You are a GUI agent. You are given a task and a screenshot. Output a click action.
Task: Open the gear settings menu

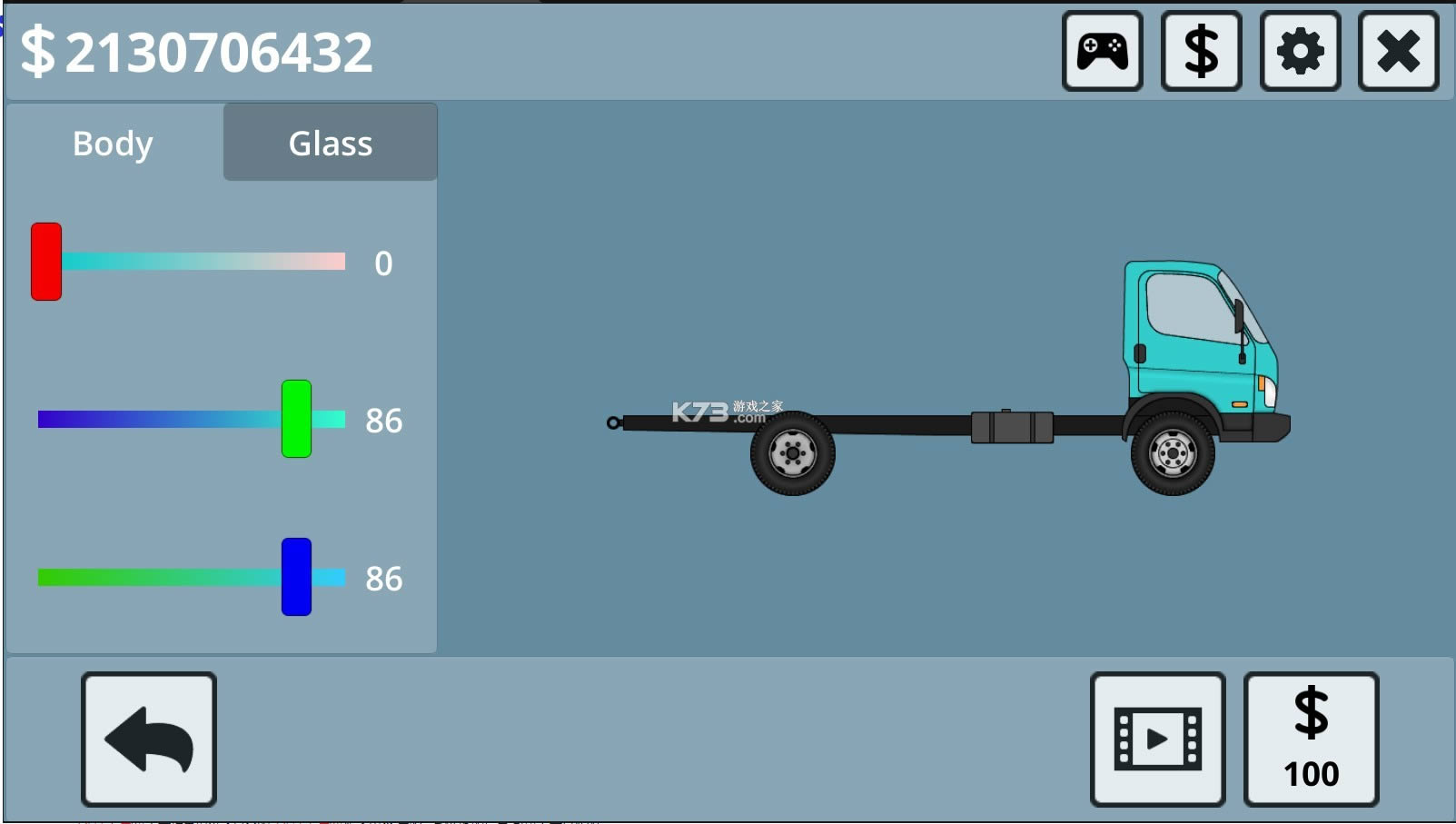coord(1300,51)
